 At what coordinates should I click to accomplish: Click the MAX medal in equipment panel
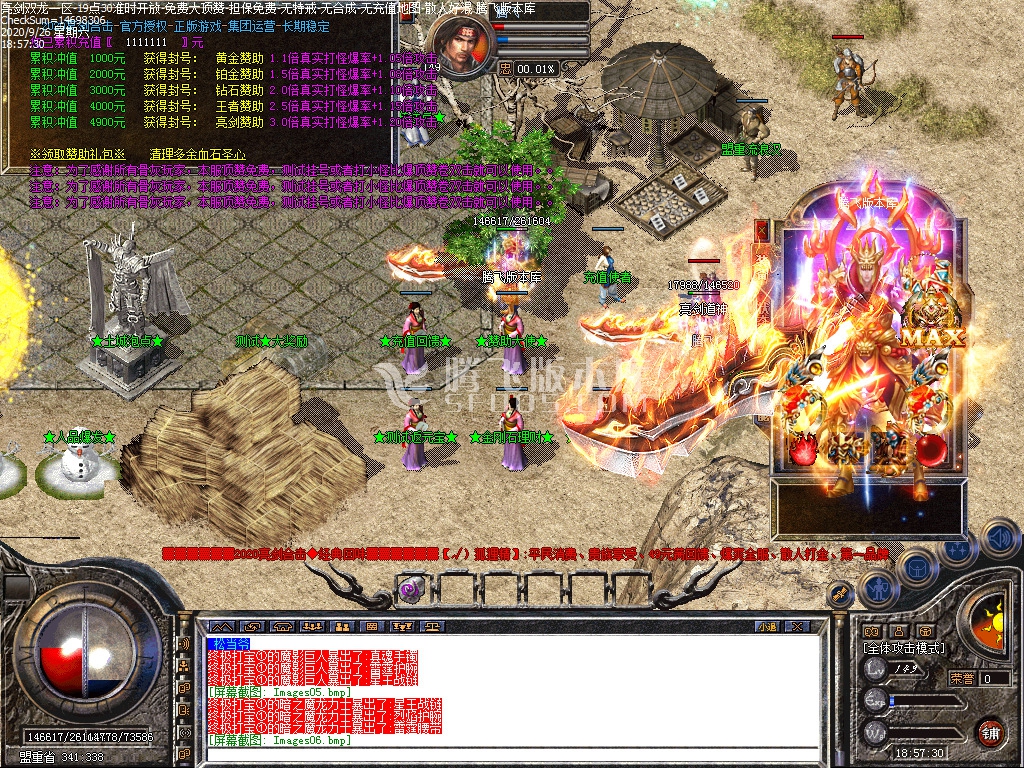932,336
